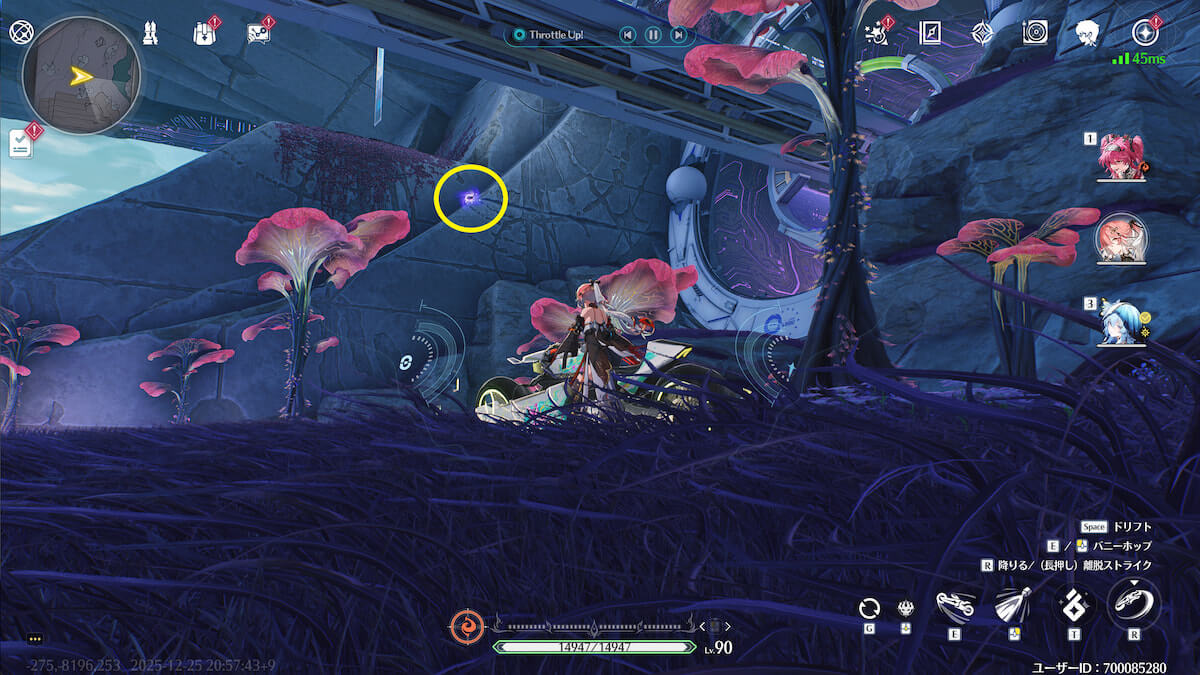Open the four-point star diamond icon

(x=982, y=33)
